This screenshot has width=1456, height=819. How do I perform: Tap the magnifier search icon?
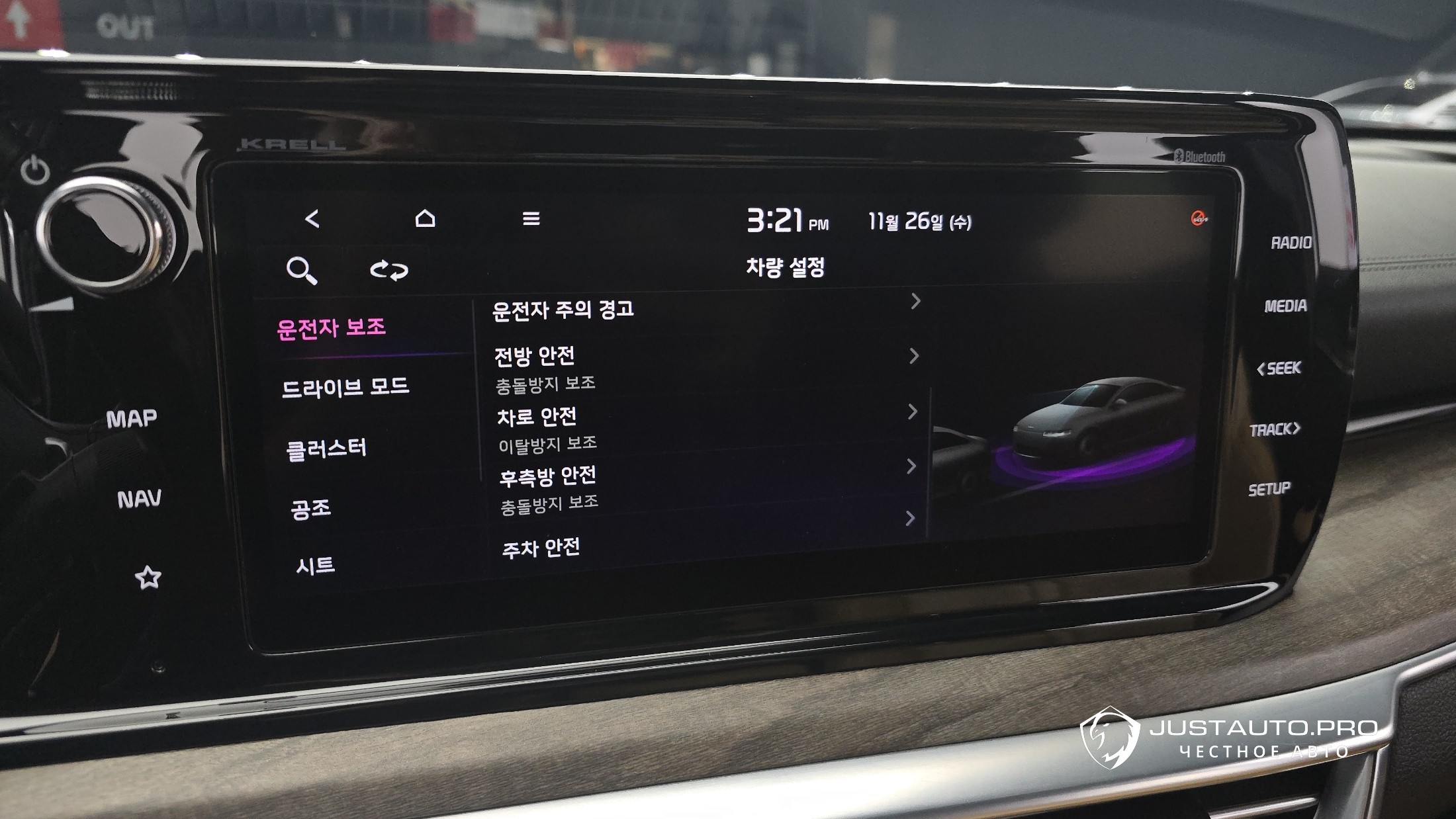[301, 271]
